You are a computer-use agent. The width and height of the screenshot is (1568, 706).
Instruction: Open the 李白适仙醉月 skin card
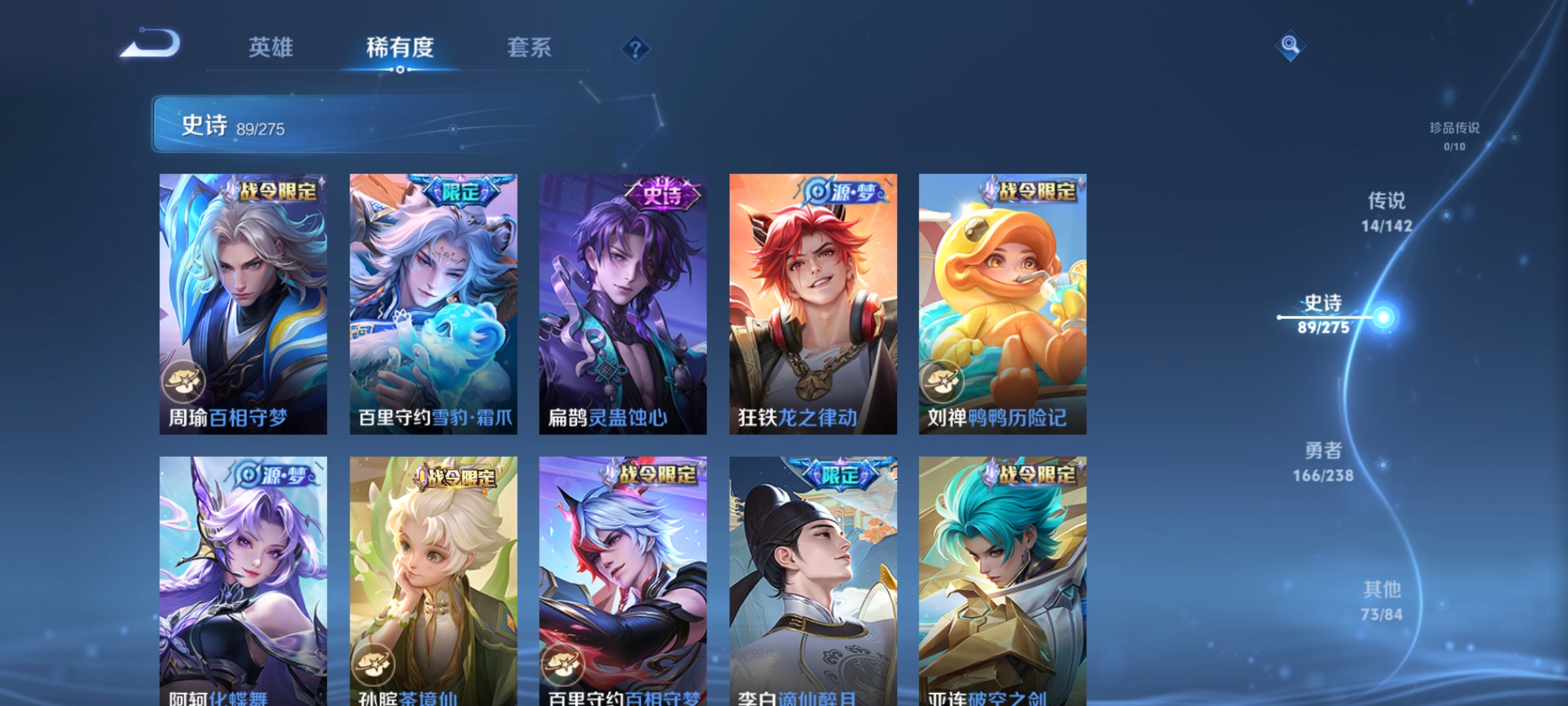[x=813, y=575]
